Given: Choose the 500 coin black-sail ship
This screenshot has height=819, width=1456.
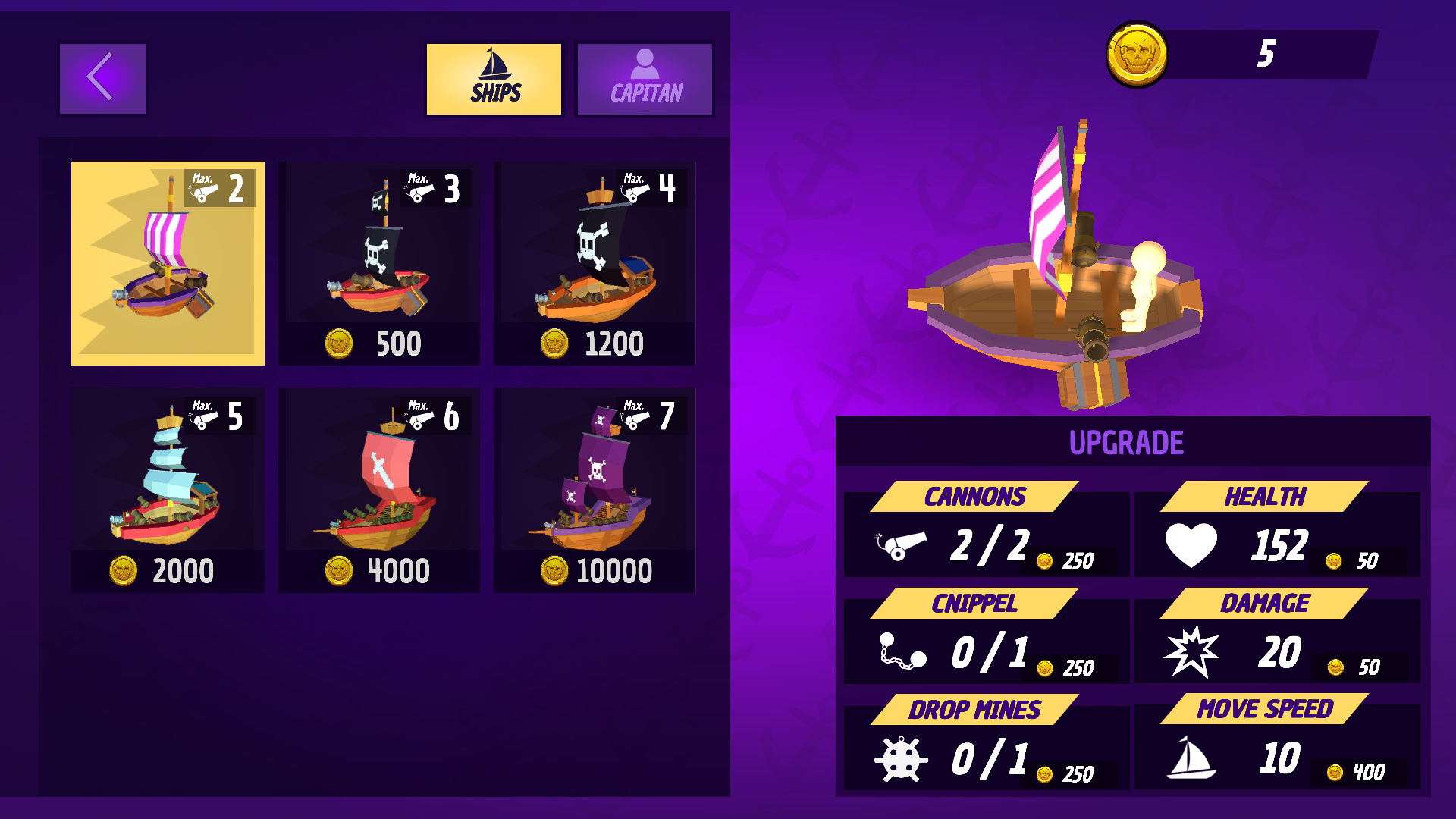Looking at the screenshot, I should tap(379, 263).
